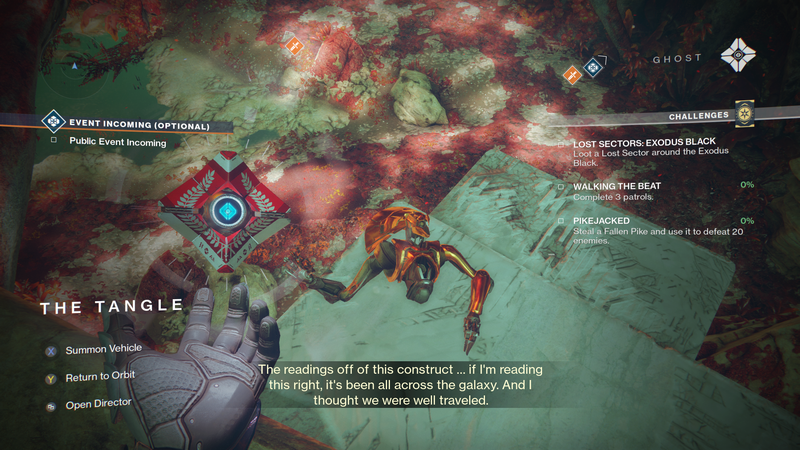Click the Event Incoming (Optional) banner
This screenshot has width=800, height=450.
click(x=138, y=125)
